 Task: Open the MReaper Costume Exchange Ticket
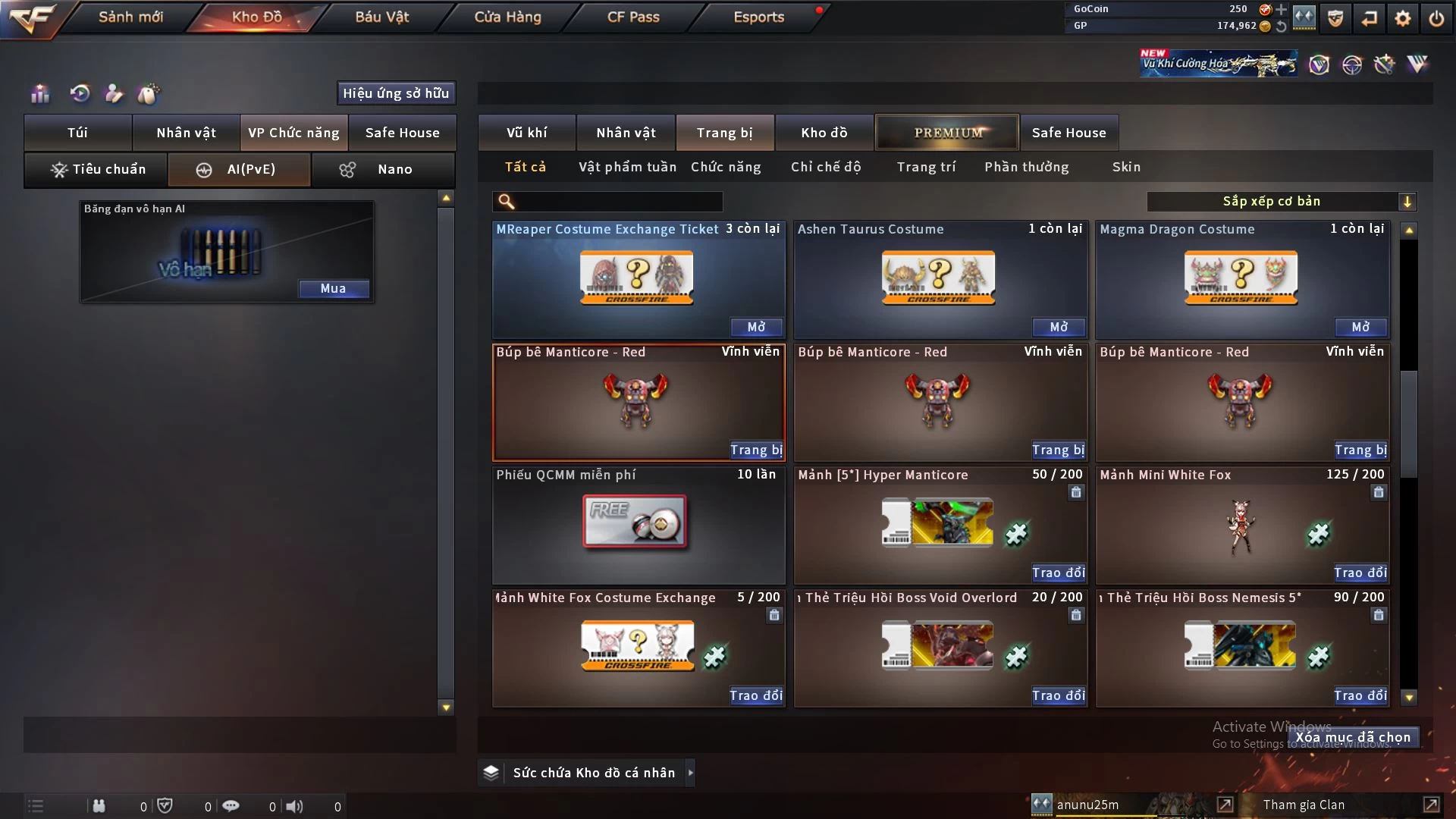[756, 327]
